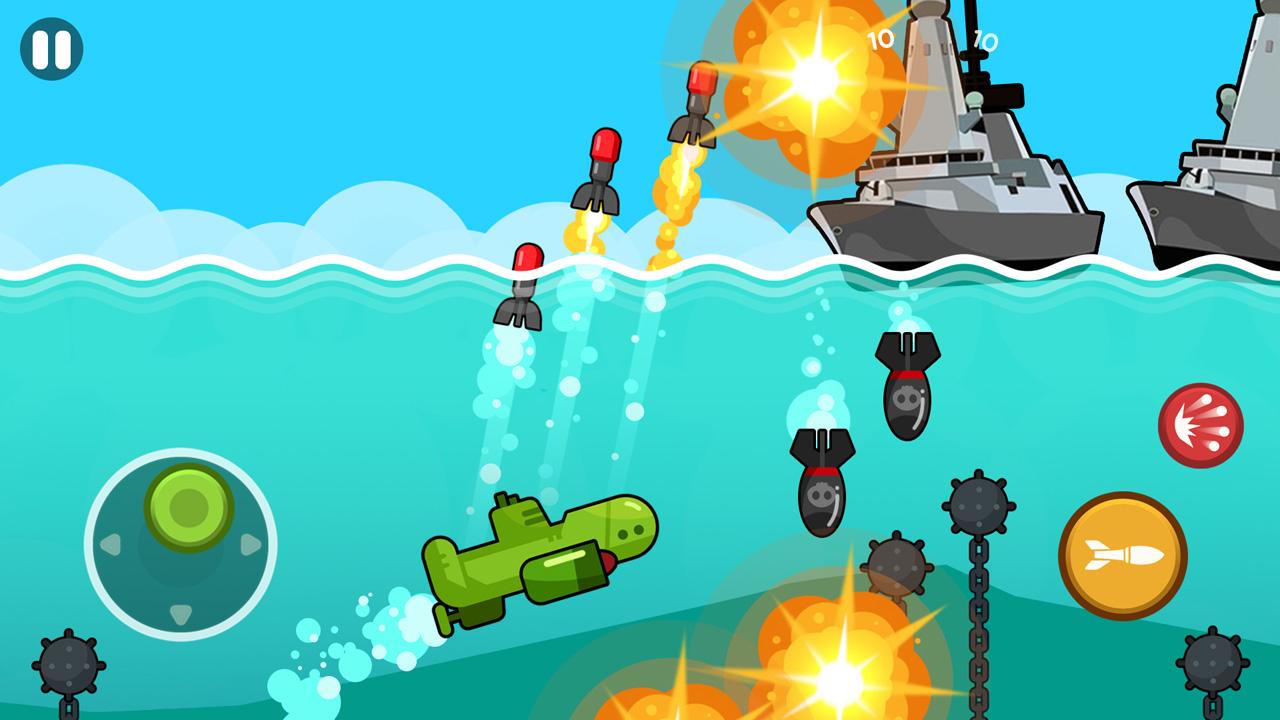Tap the joystick's down arrow
This screenshot has height=720, width=1280.
pyautogui.click(x=180, y=614)
